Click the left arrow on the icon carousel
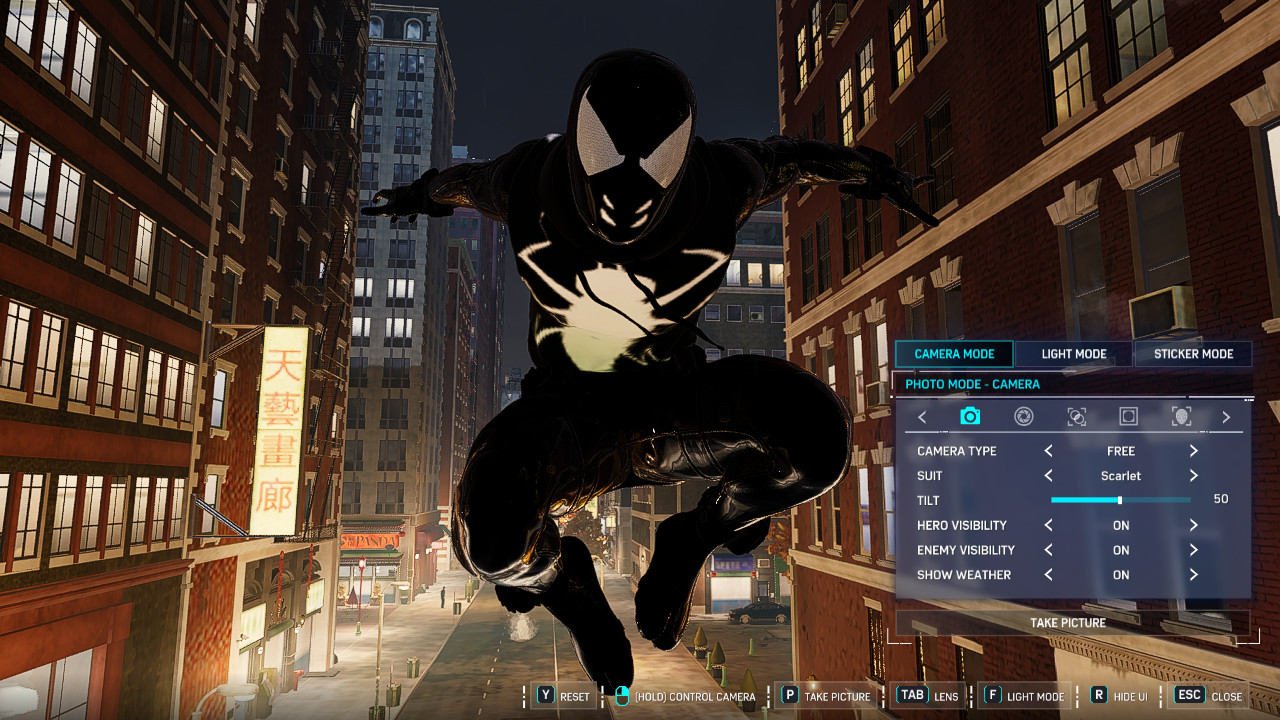 [x=922, y=417]
